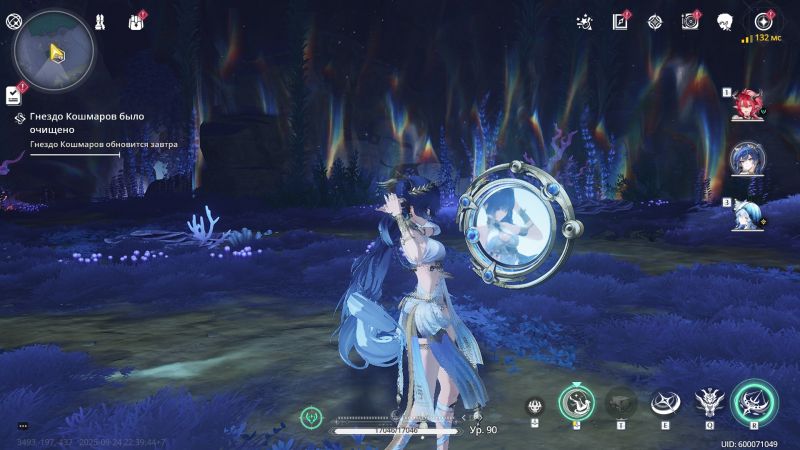Open the twin-figure icon near the minimap

(x=101, y=21)
